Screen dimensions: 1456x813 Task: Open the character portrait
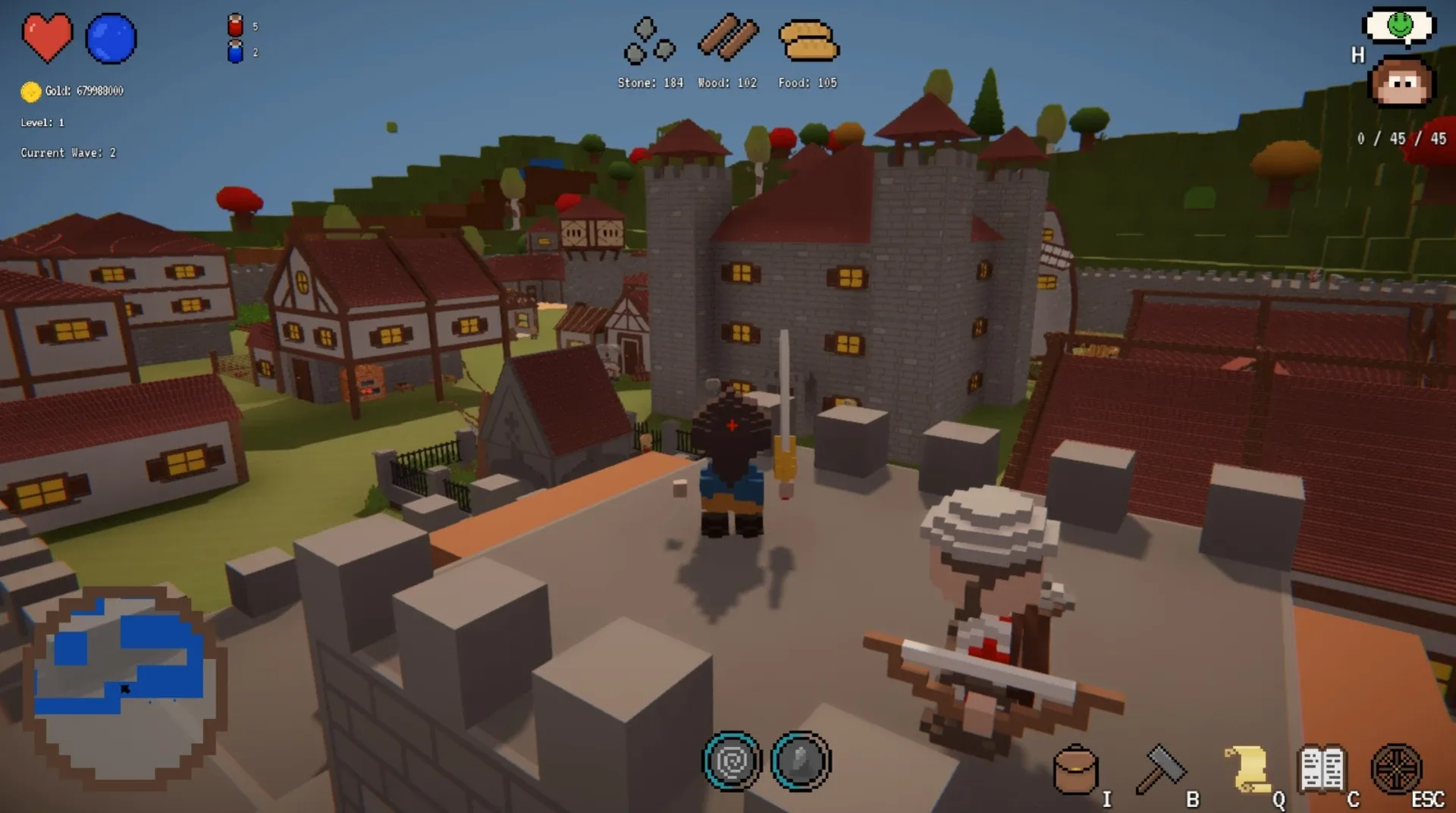1401,82
